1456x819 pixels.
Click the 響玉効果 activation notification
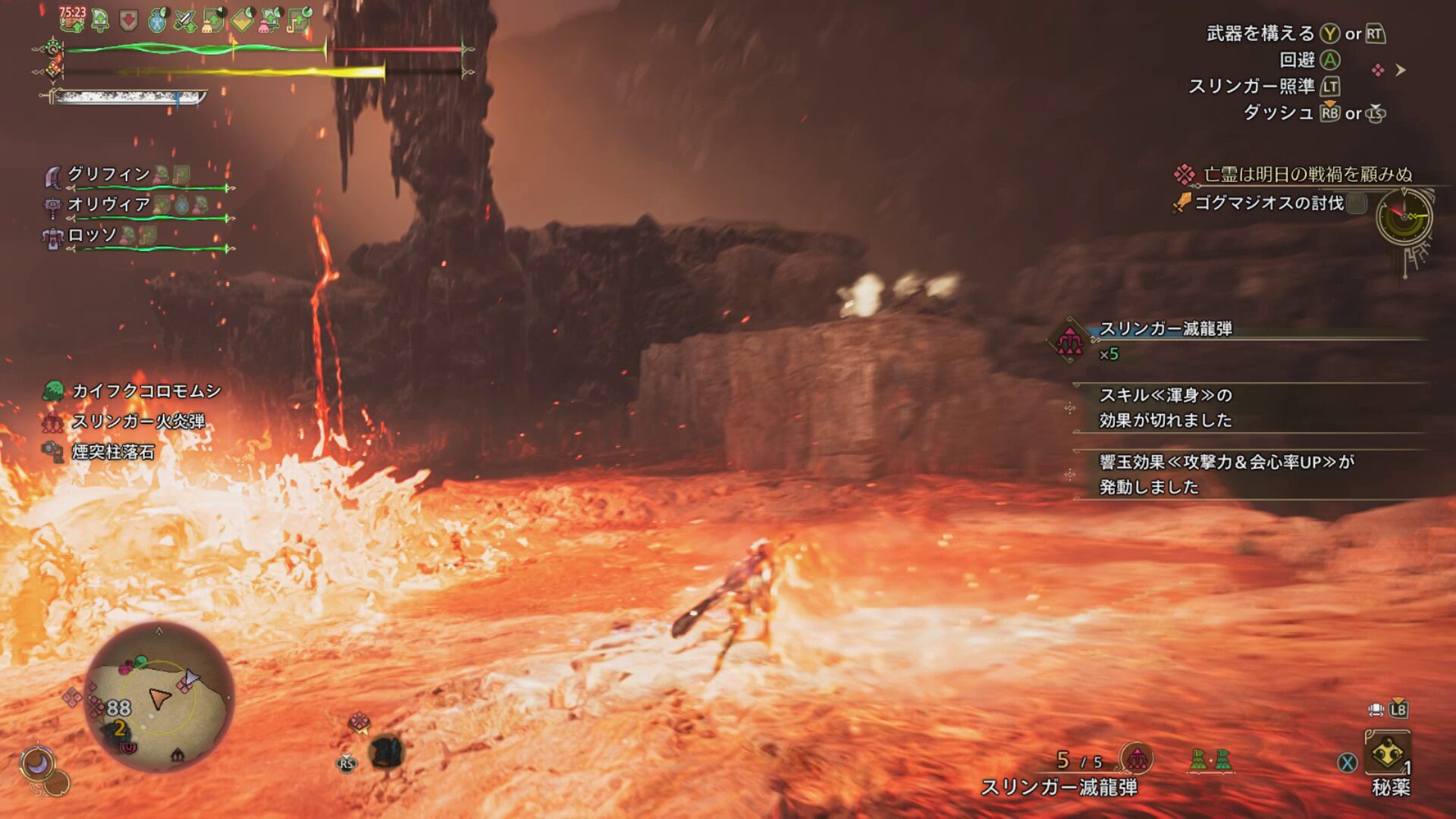tap(1226, 474)
